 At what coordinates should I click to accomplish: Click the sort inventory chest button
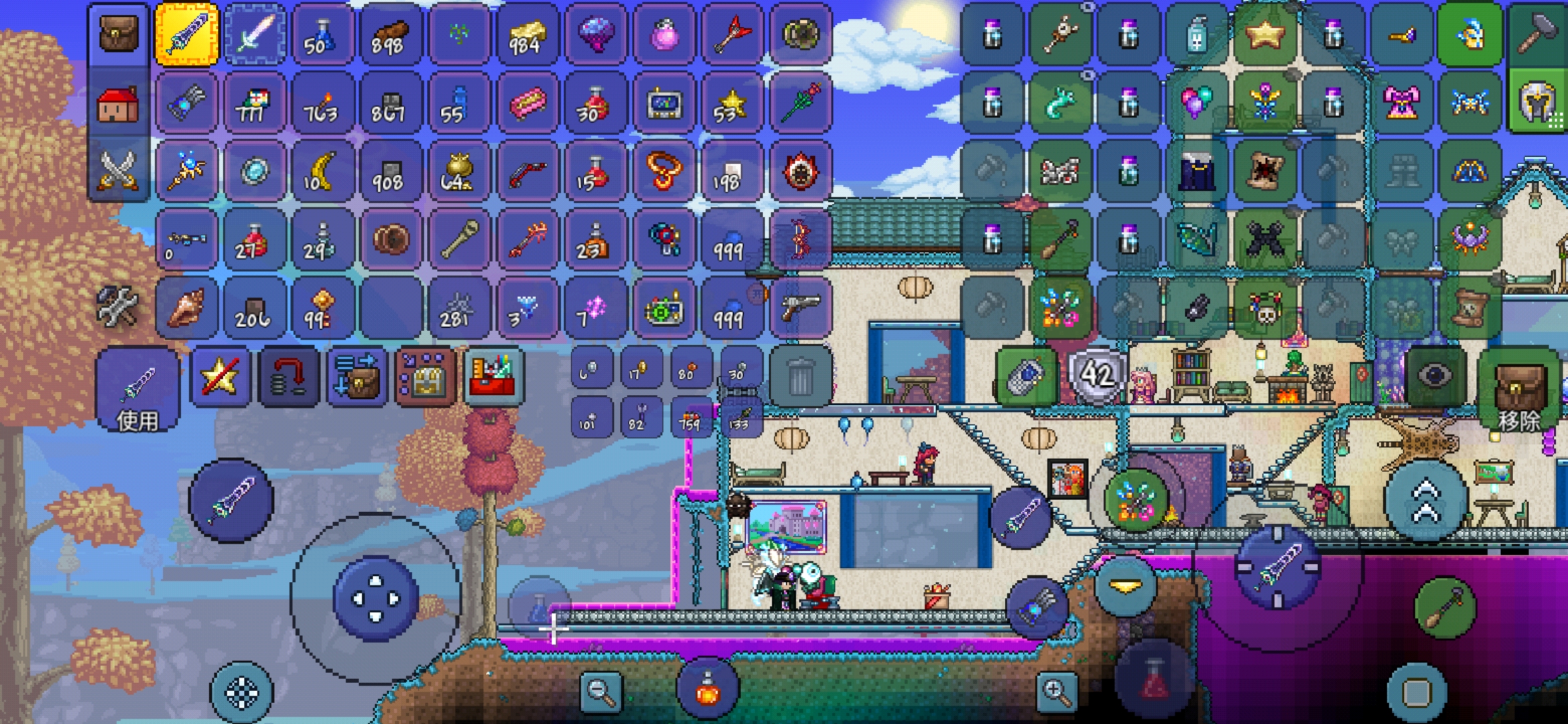(357, 377)
